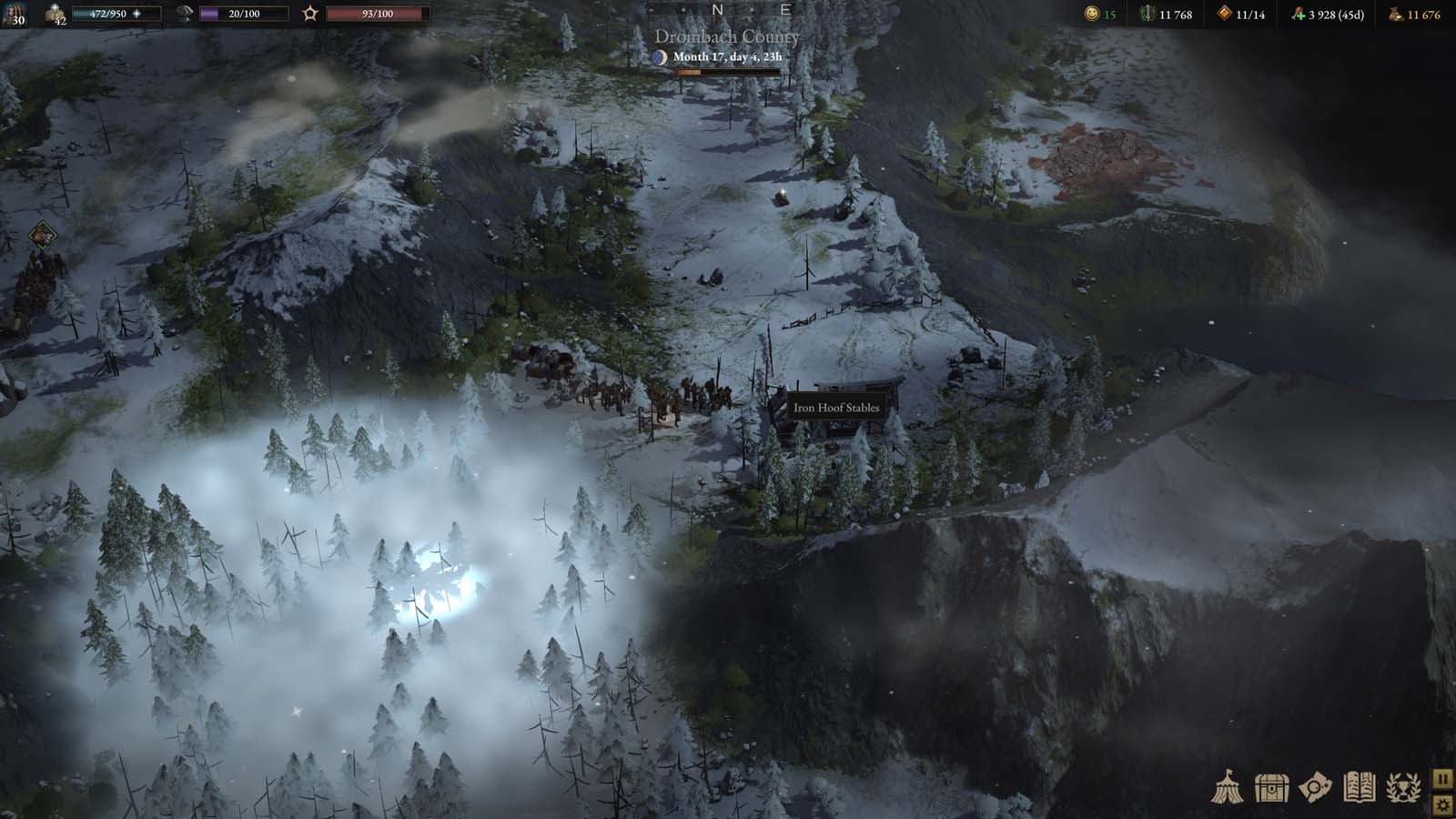Image resolution: width=1456 pixels, height=819 pixels.
Task: Click the N compass direction letter
Action: pyautogui.click(x=718, y=9)
